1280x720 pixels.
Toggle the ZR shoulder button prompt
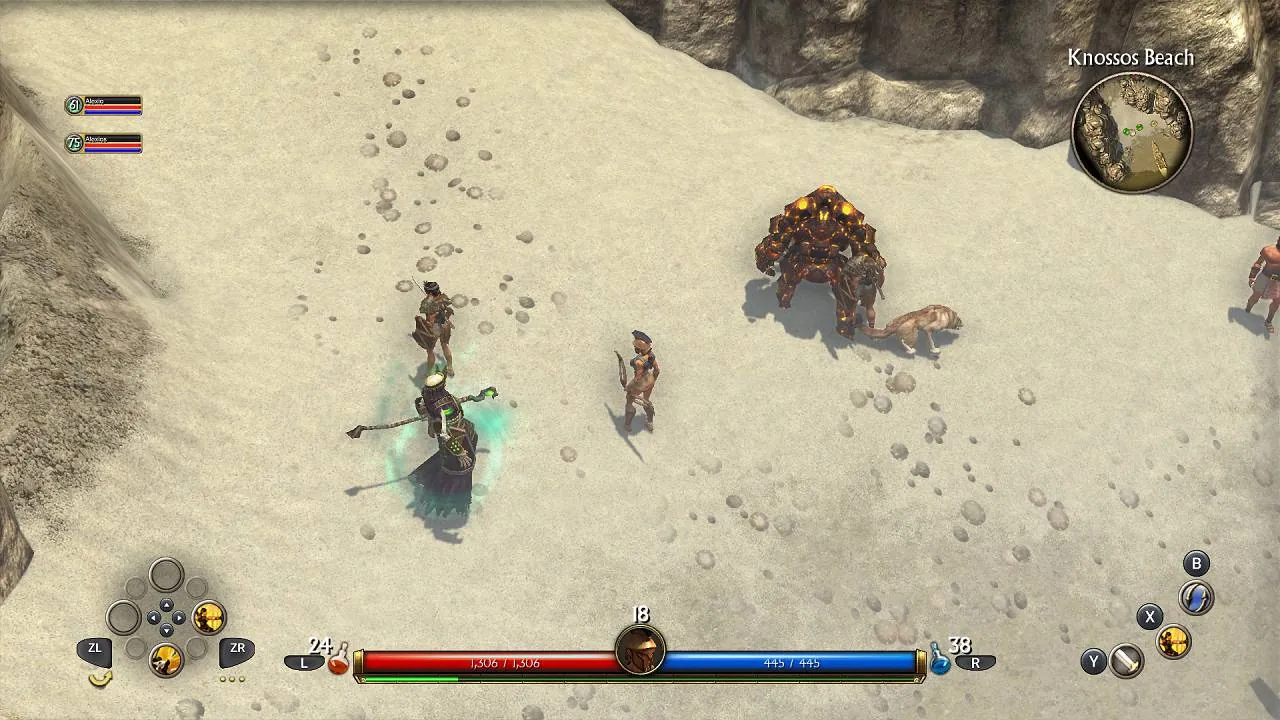point(237,648)
